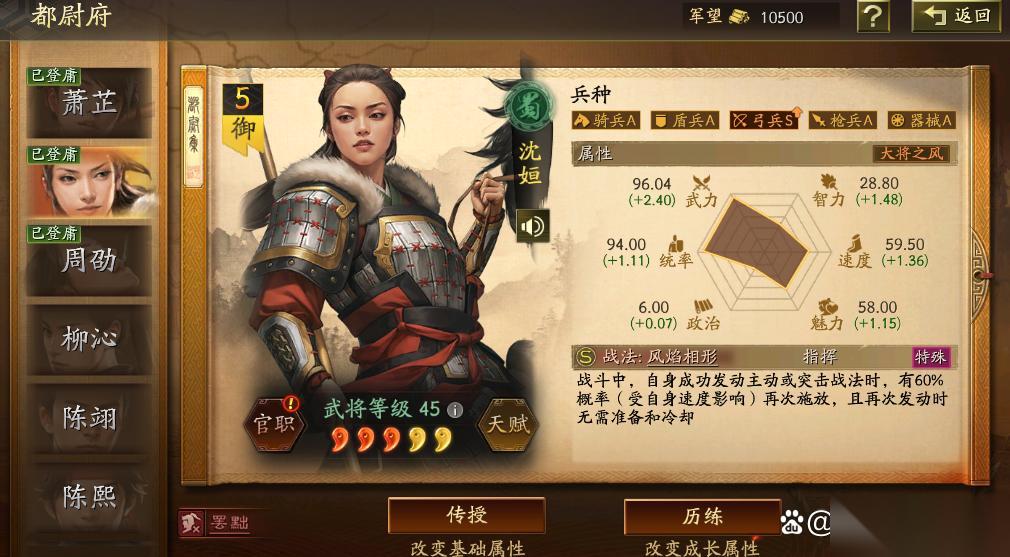
Task: Choose general 周劭 in the roster
Action: [x=89, y=261]
